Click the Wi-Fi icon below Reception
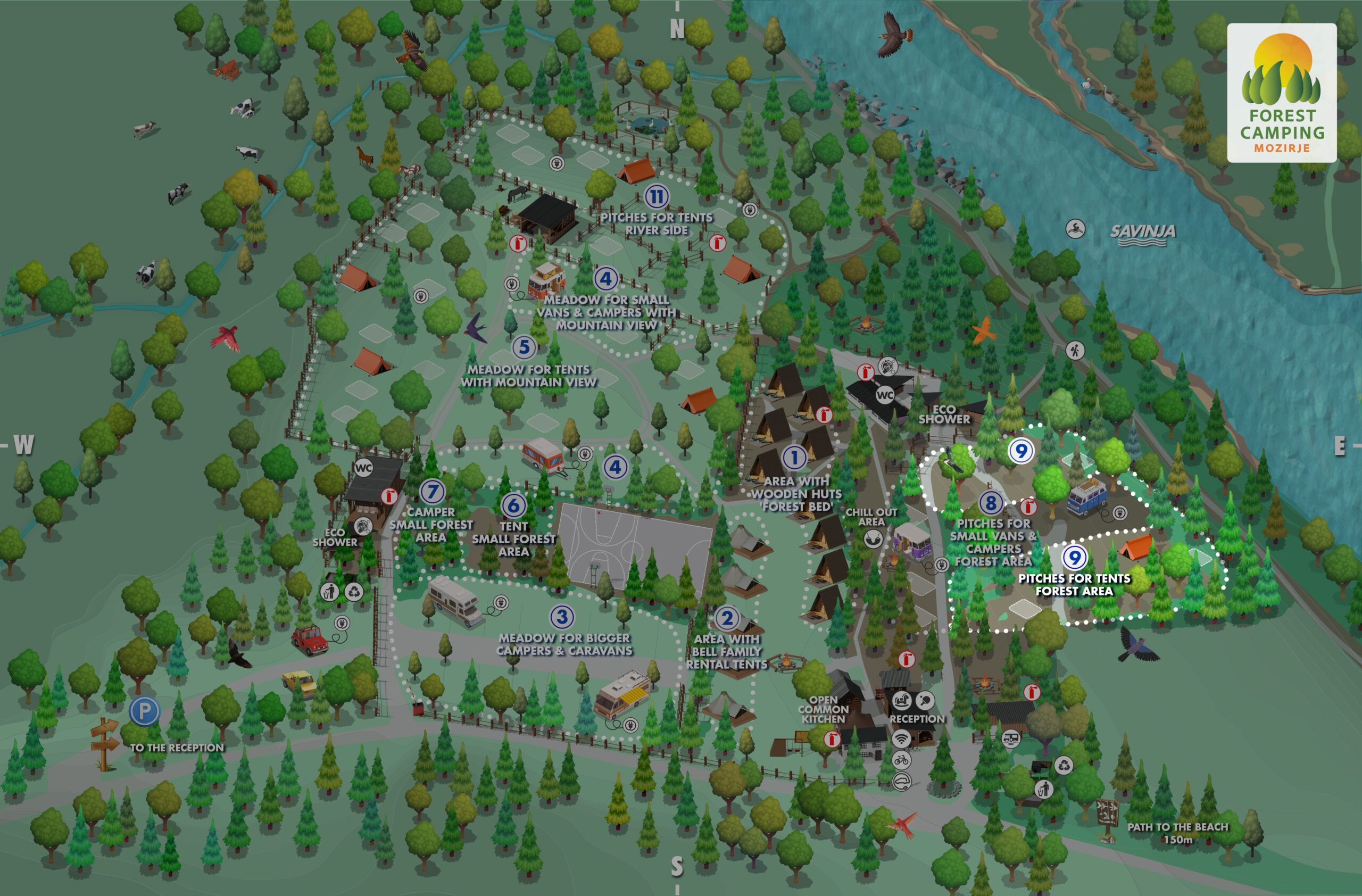 (x=901, y=739)
